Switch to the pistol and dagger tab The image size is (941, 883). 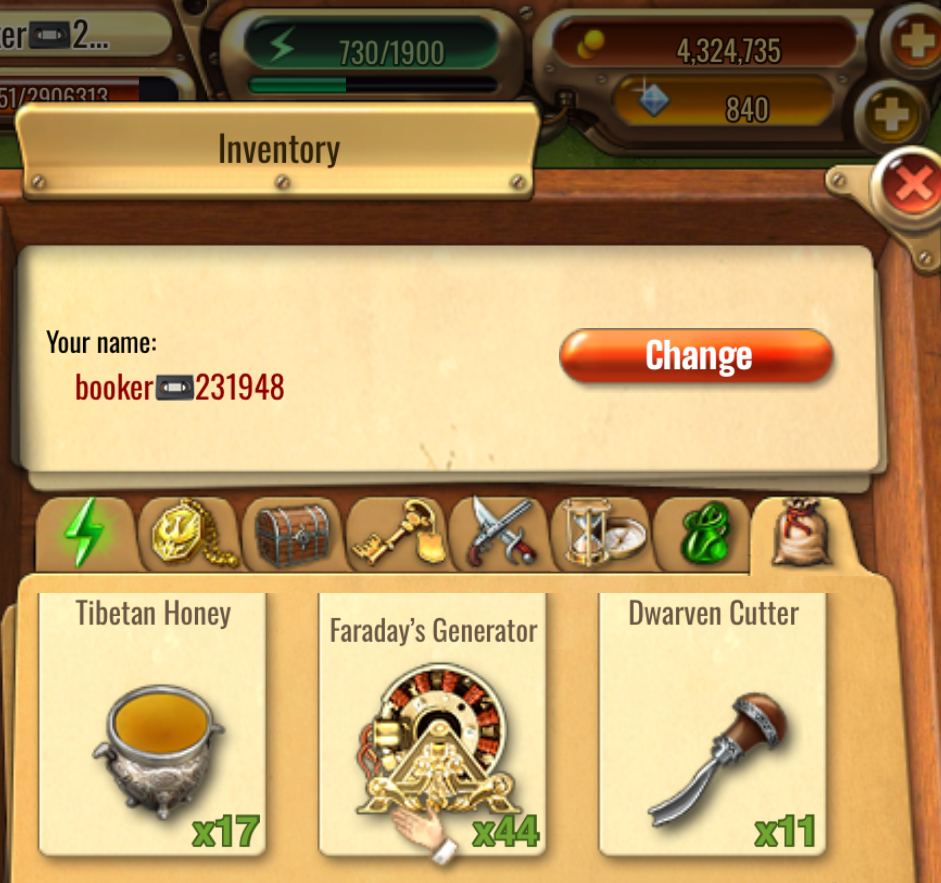[x=500, y=535]
